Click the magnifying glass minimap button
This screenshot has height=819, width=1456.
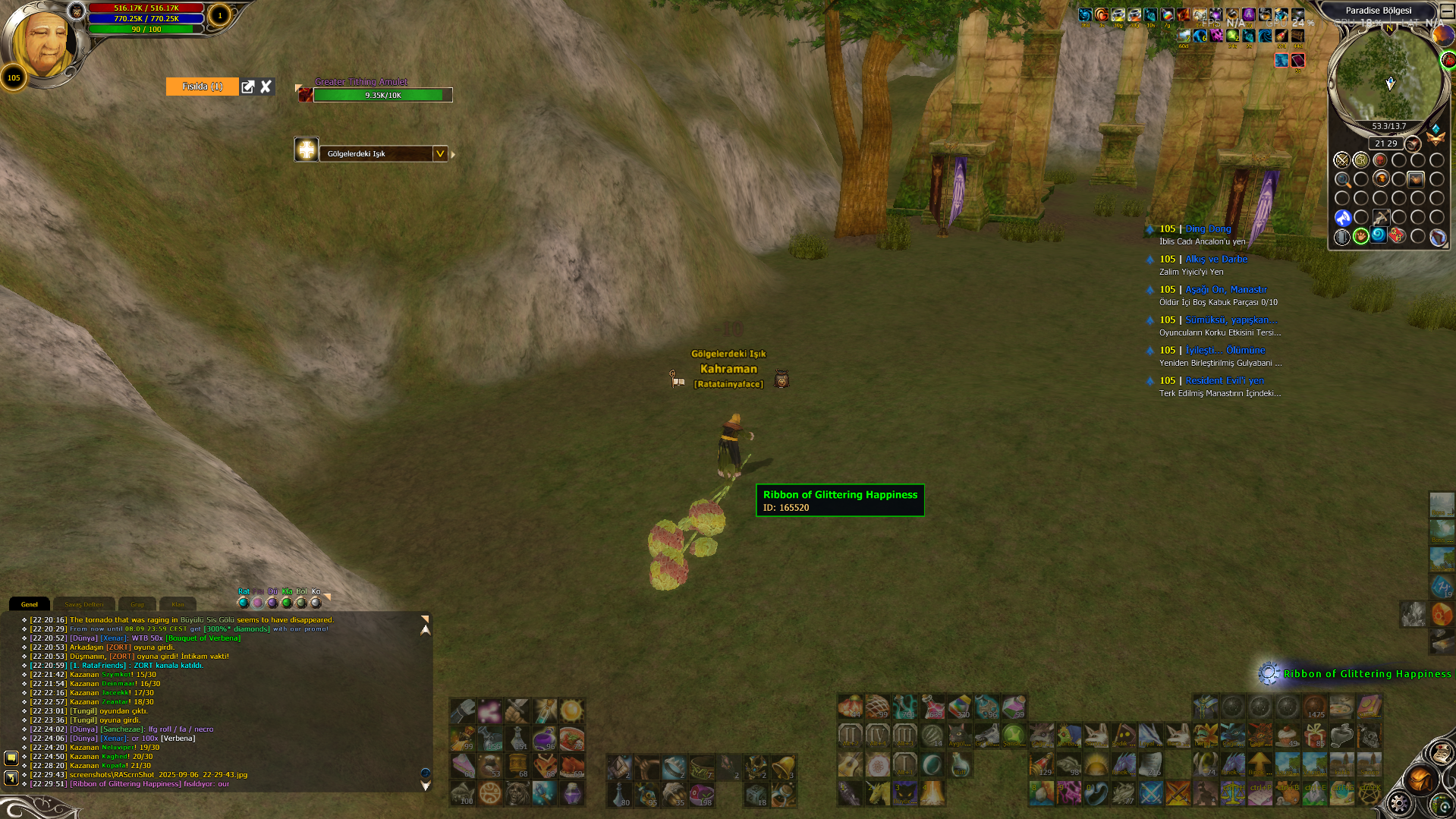[1342, 180]
